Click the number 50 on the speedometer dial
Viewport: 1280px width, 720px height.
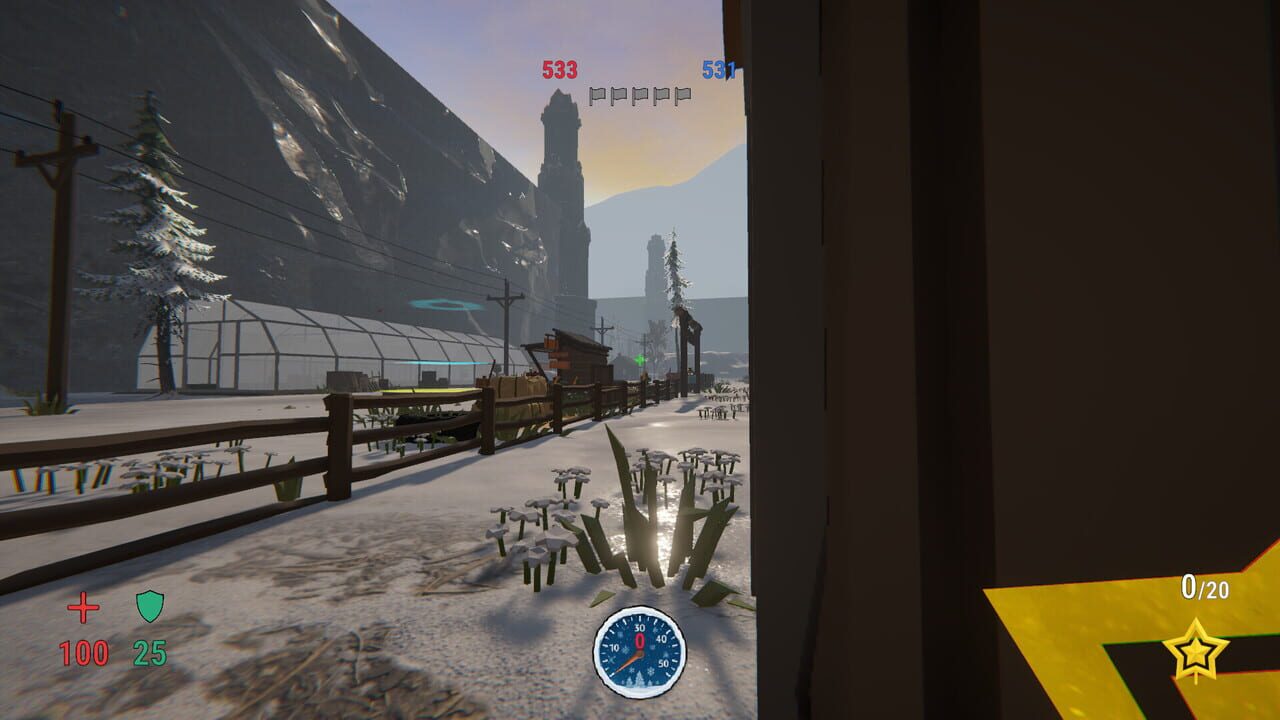pyautogui.click(x=663, y=663)
